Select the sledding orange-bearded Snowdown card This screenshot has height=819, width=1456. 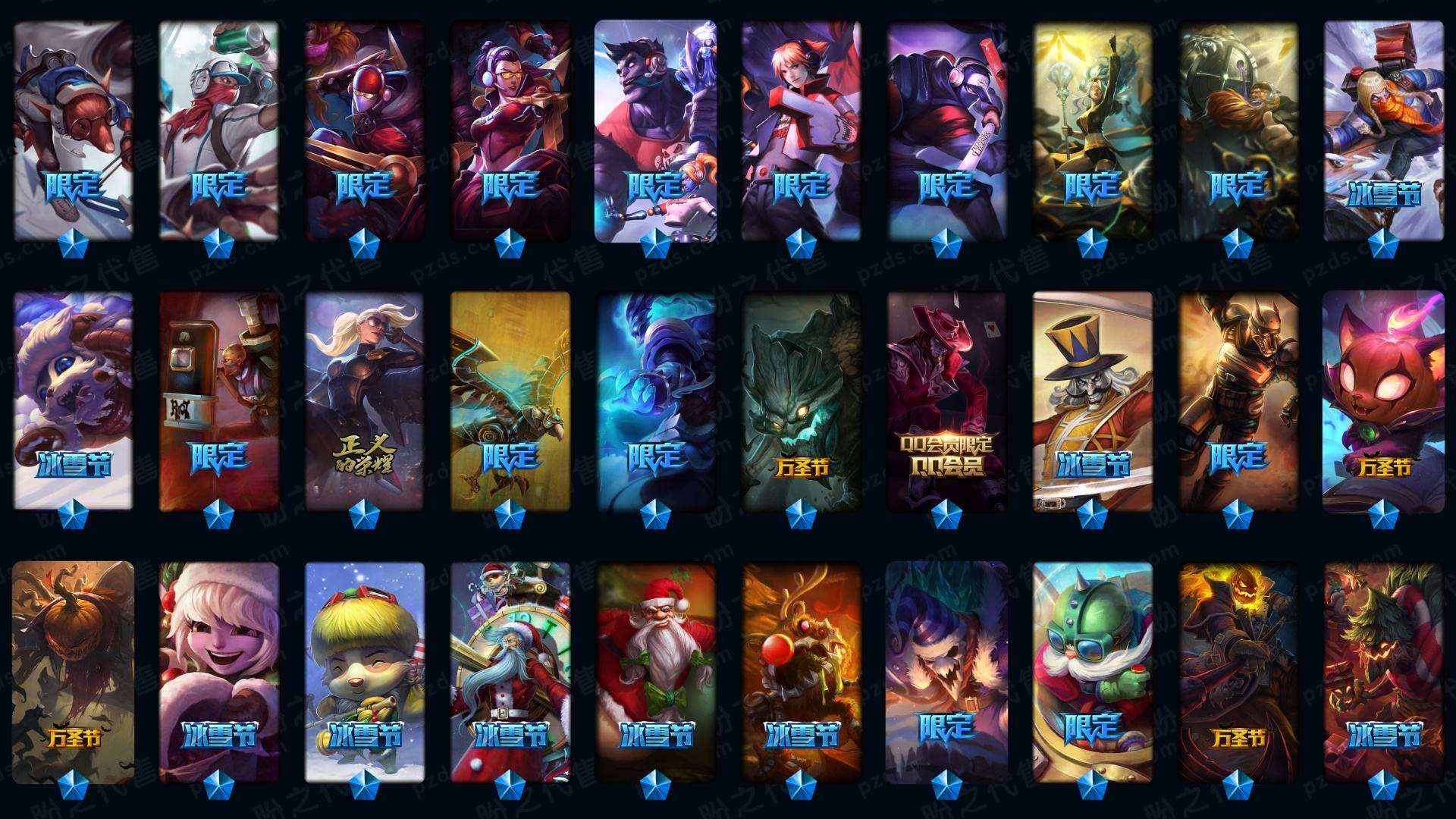point(1383,129)
